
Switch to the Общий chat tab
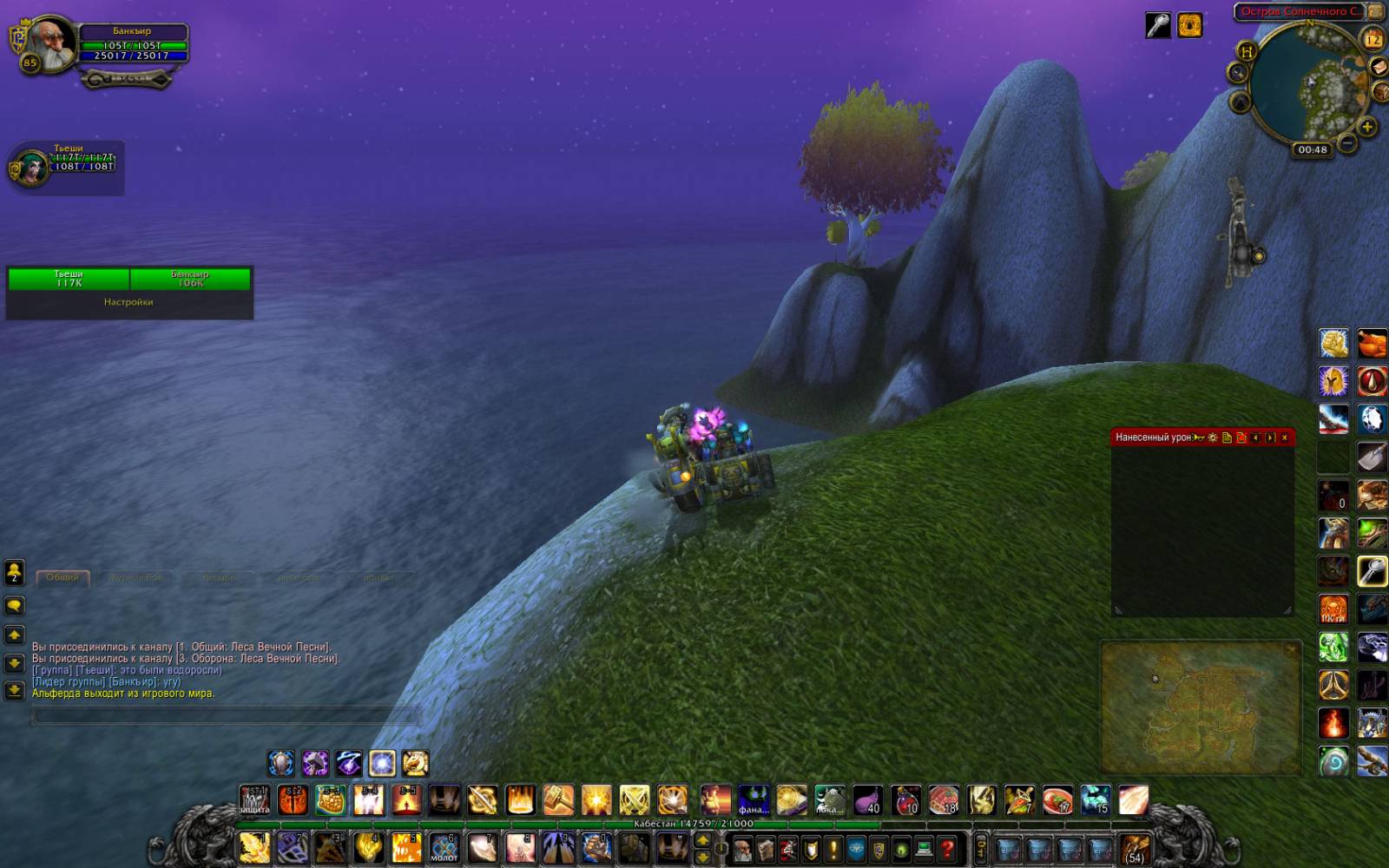(x=63, y=577)
